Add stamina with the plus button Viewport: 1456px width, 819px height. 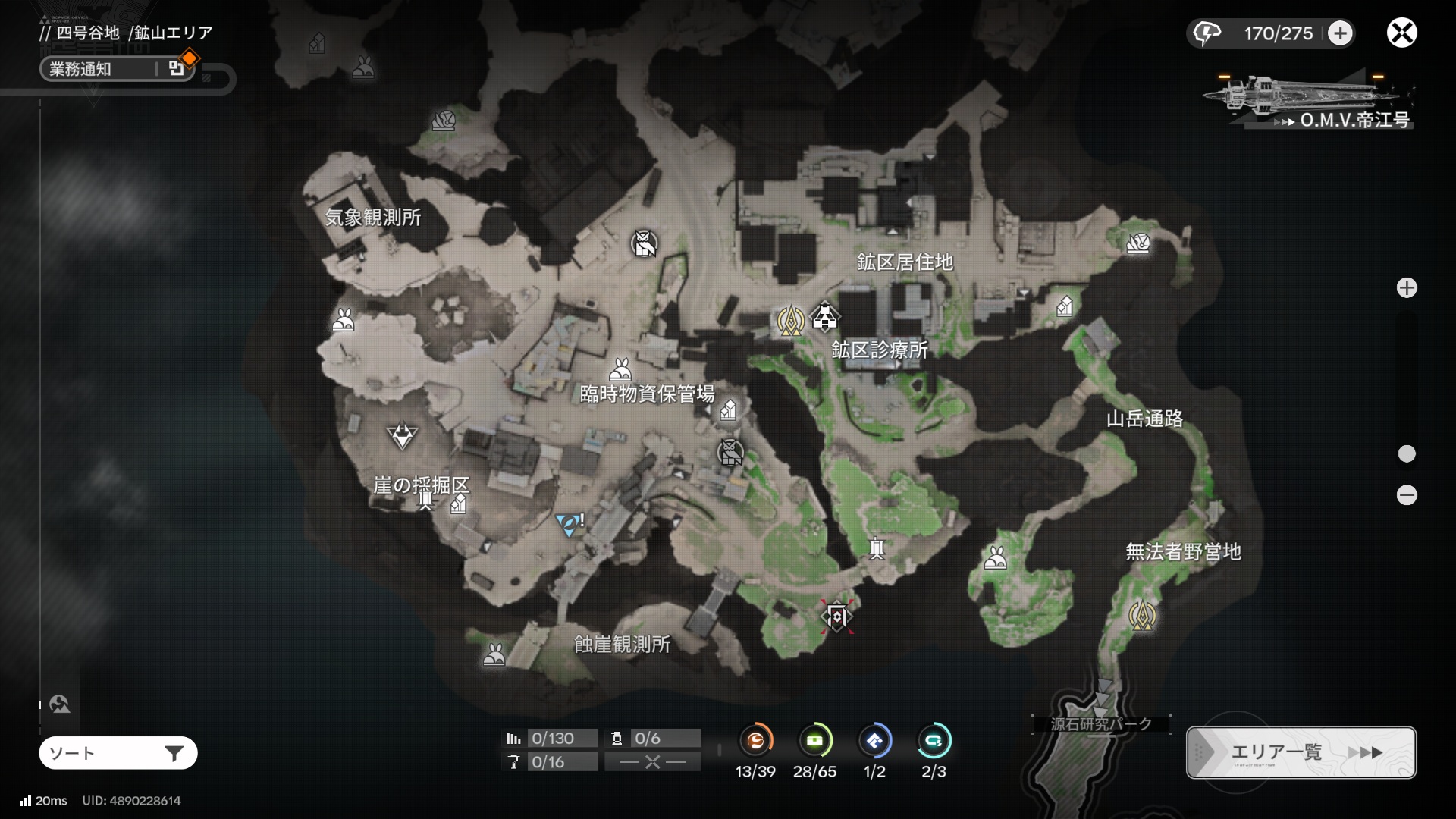[1340, 33]
